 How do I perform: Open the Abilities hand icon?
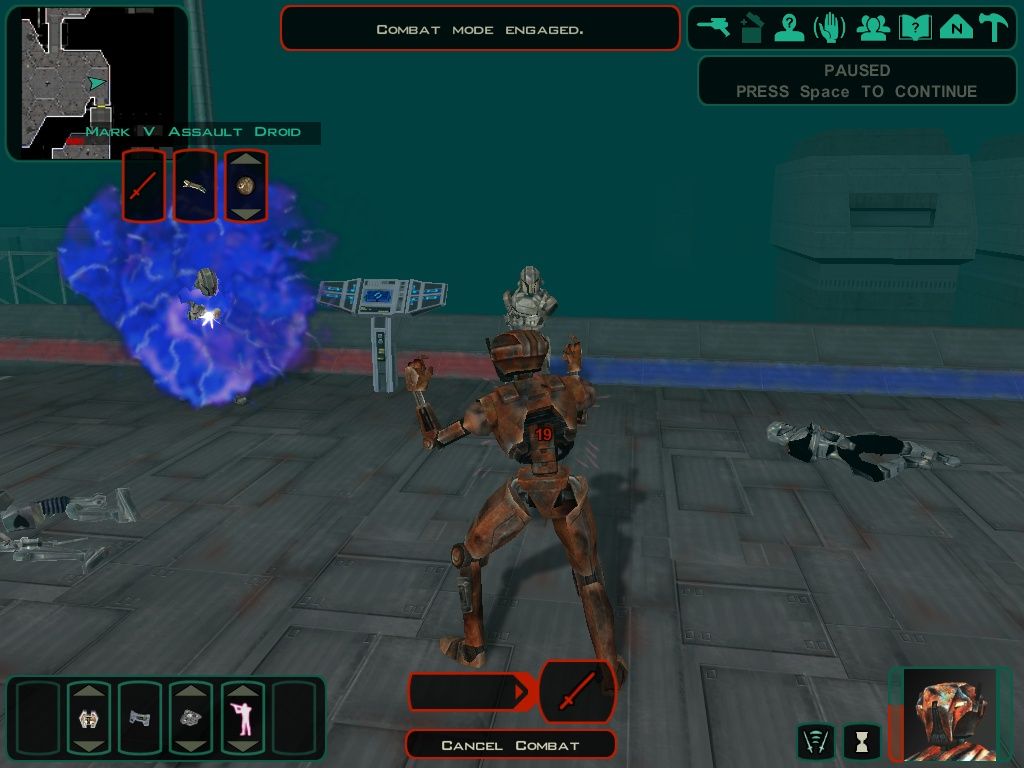tap(830, 28)
